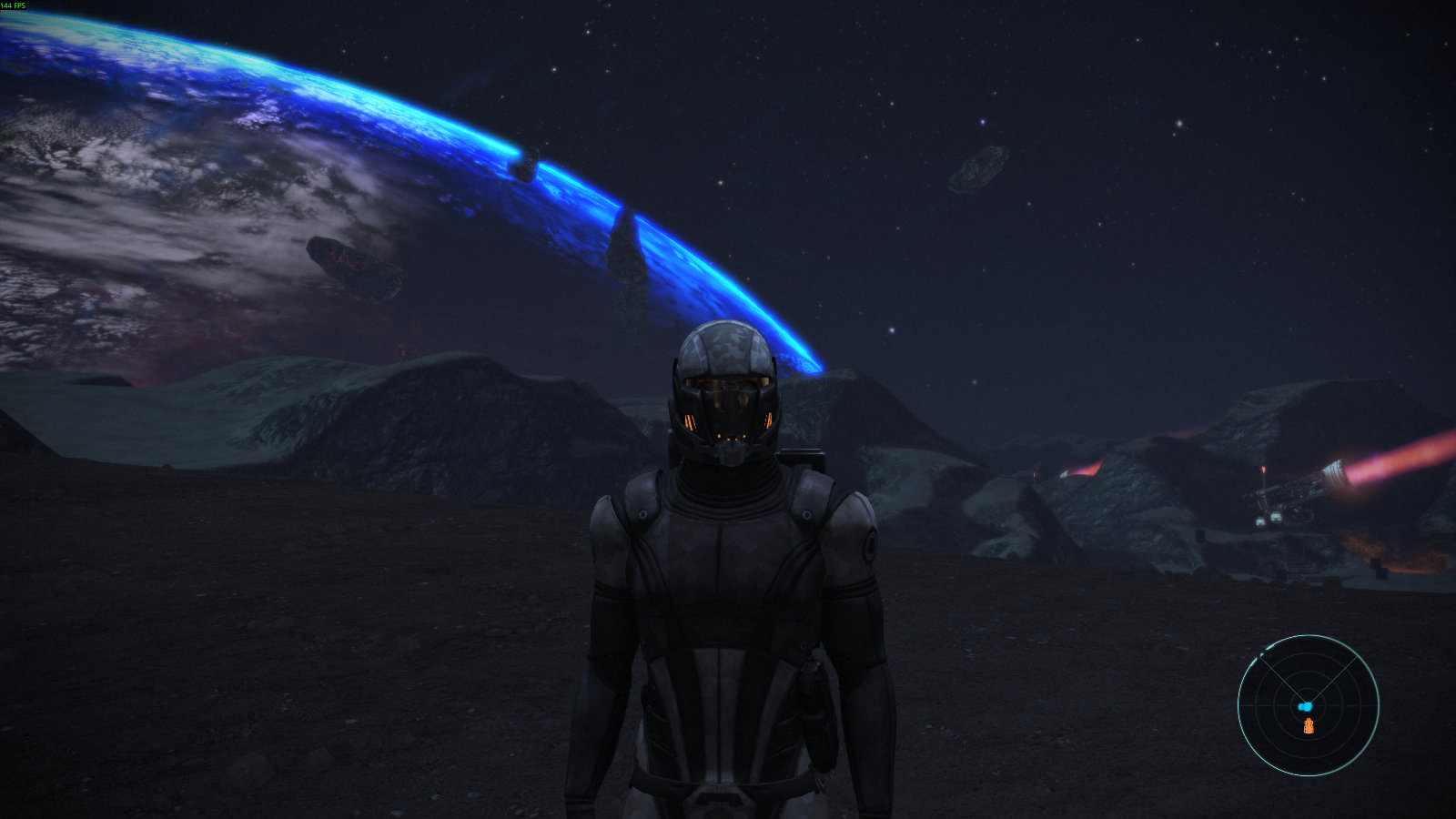
Task: Click the circular radar minimap
Action: (x=1308, y=705)
